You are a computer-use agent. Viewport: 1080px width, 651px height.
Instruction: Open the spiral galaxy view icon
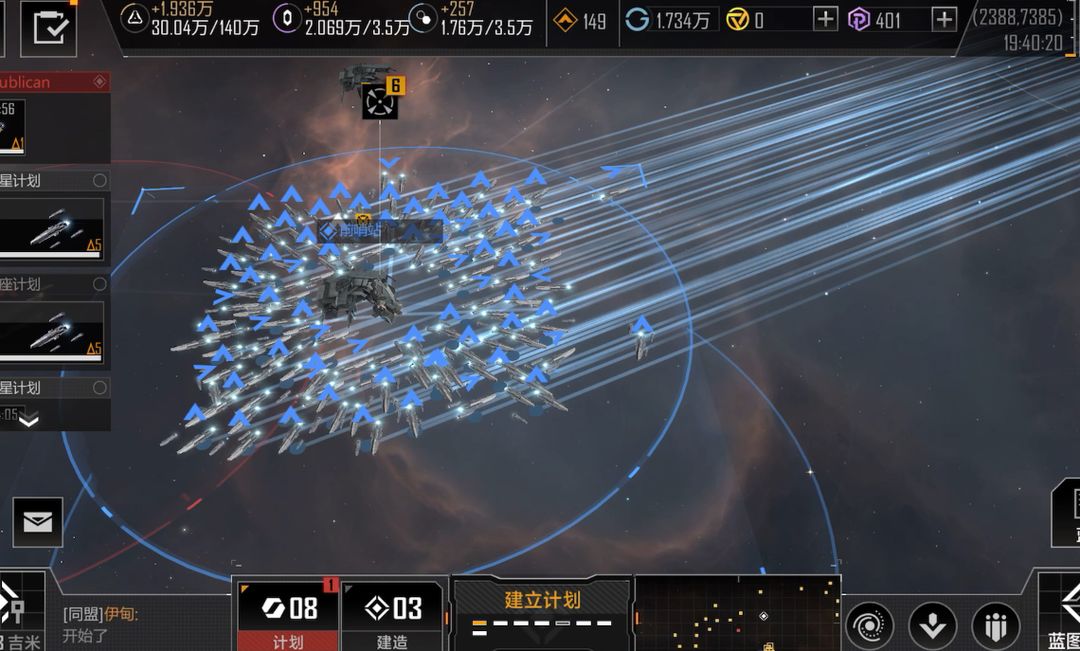(x=870, y=626)
